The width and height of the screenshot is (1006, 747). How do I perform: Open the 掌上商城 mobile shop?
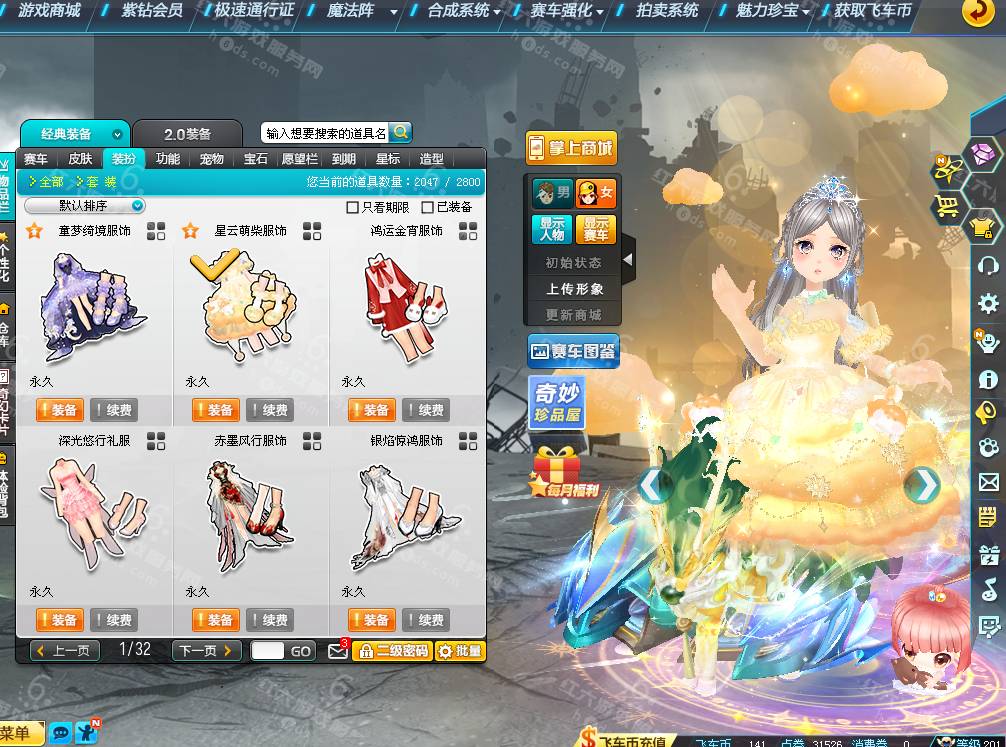click(x=572, y=148)
